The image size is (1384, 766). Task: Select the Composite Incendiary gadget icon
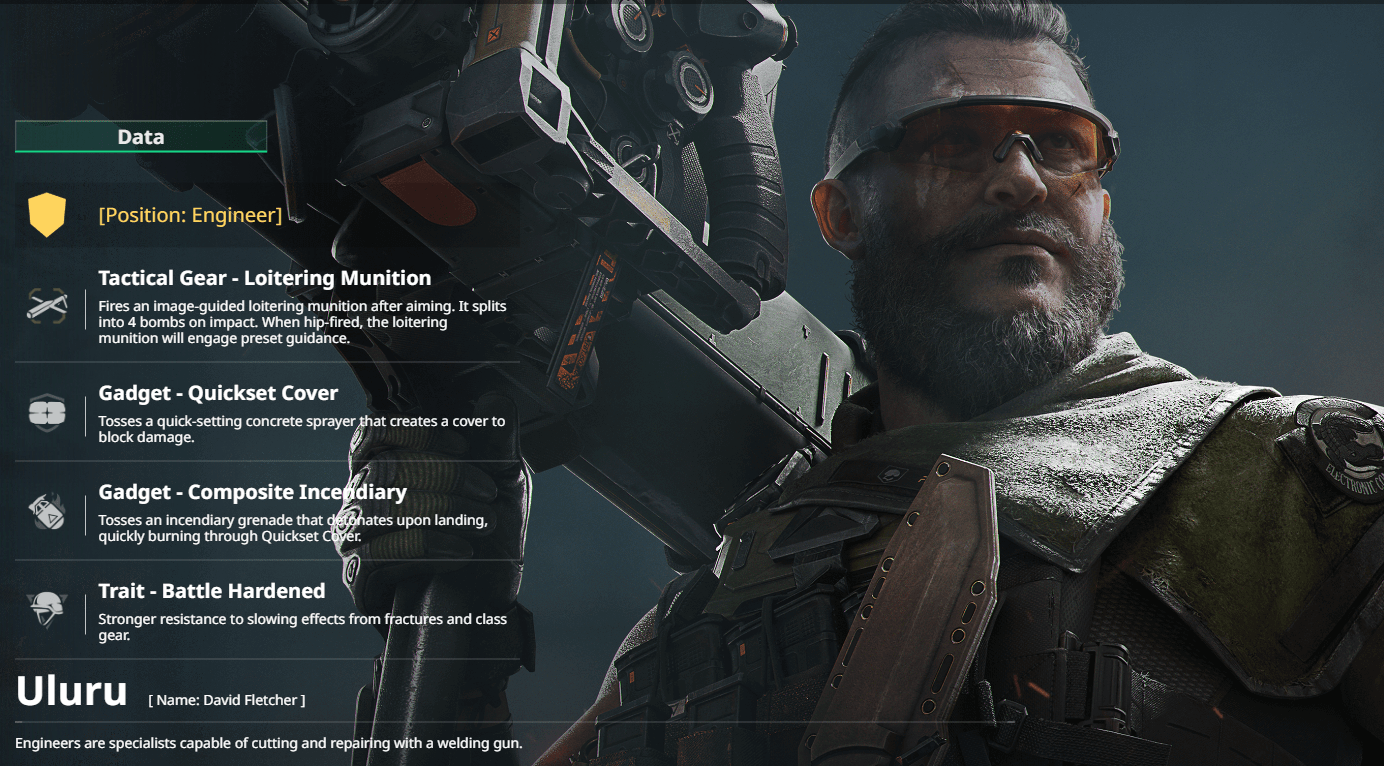(x=47, y=511)
